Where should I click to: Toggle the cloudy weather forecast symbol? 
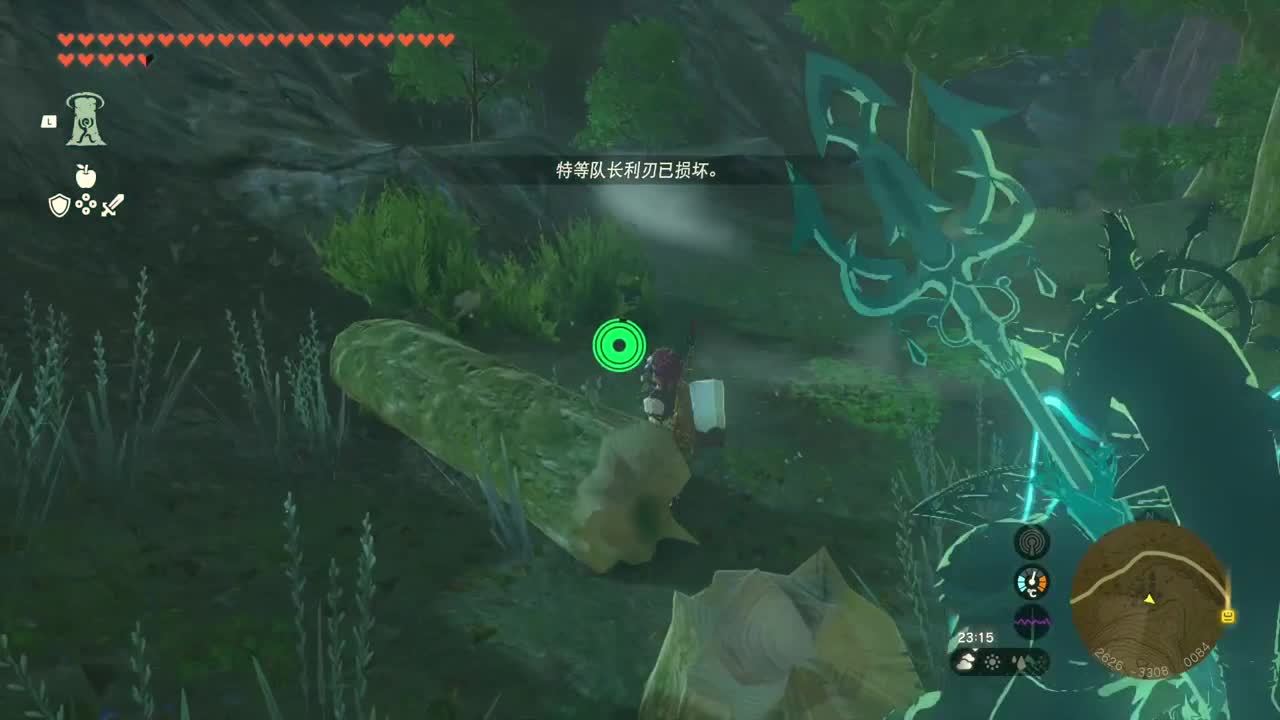(x=963, y=661)
